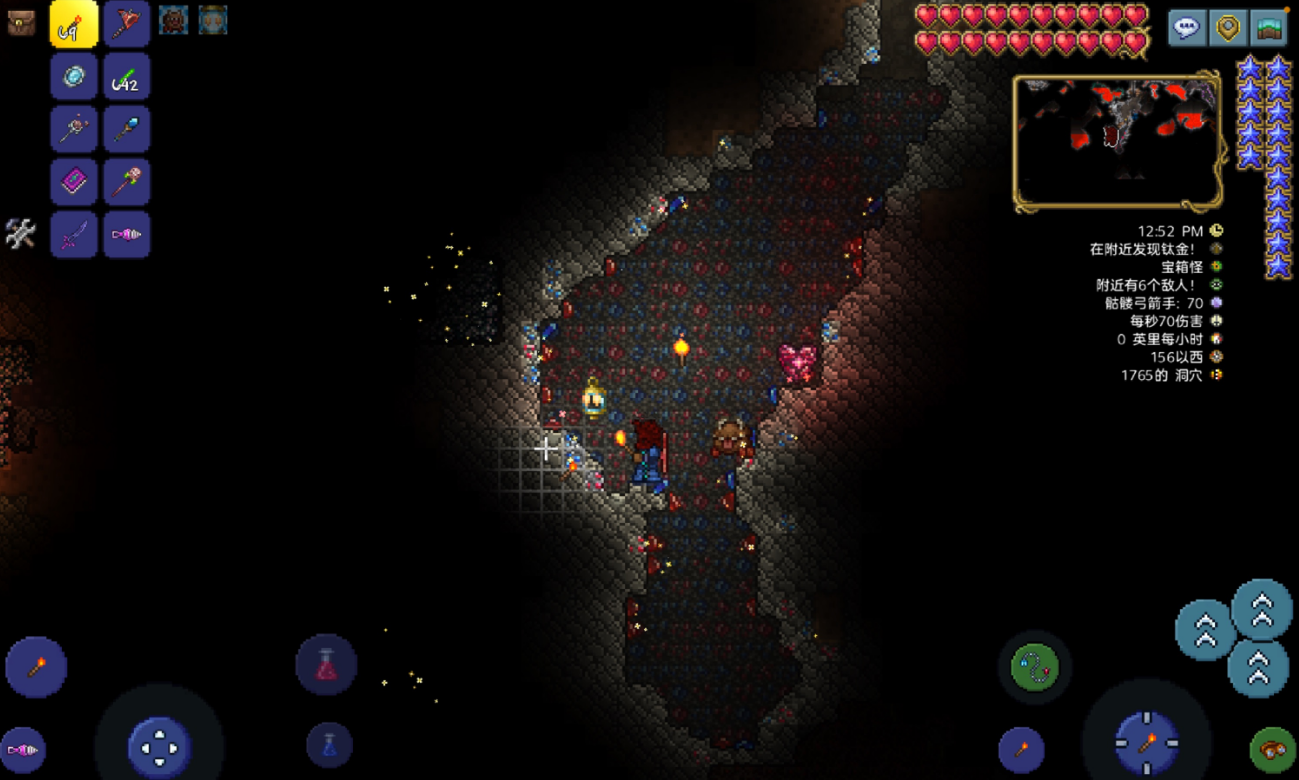Select the highlighted torch hotbar slot
The height and width of the screenshot is (780, 1299).
click(74, 24)
